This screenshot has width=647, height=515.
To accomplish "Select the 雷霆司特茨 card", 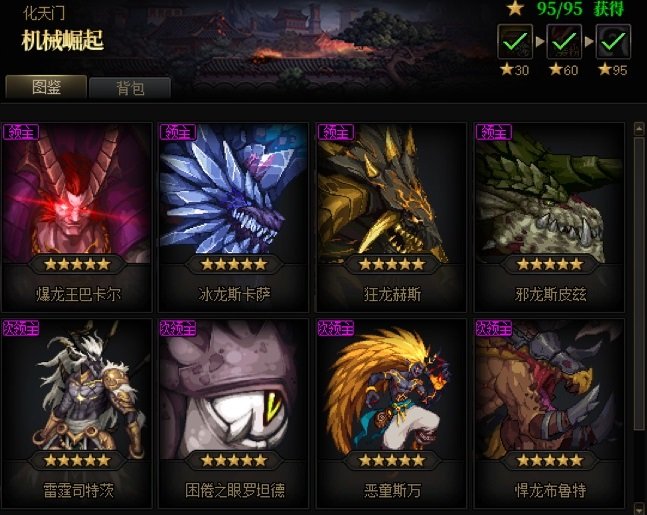I will [x=78, y=408].
